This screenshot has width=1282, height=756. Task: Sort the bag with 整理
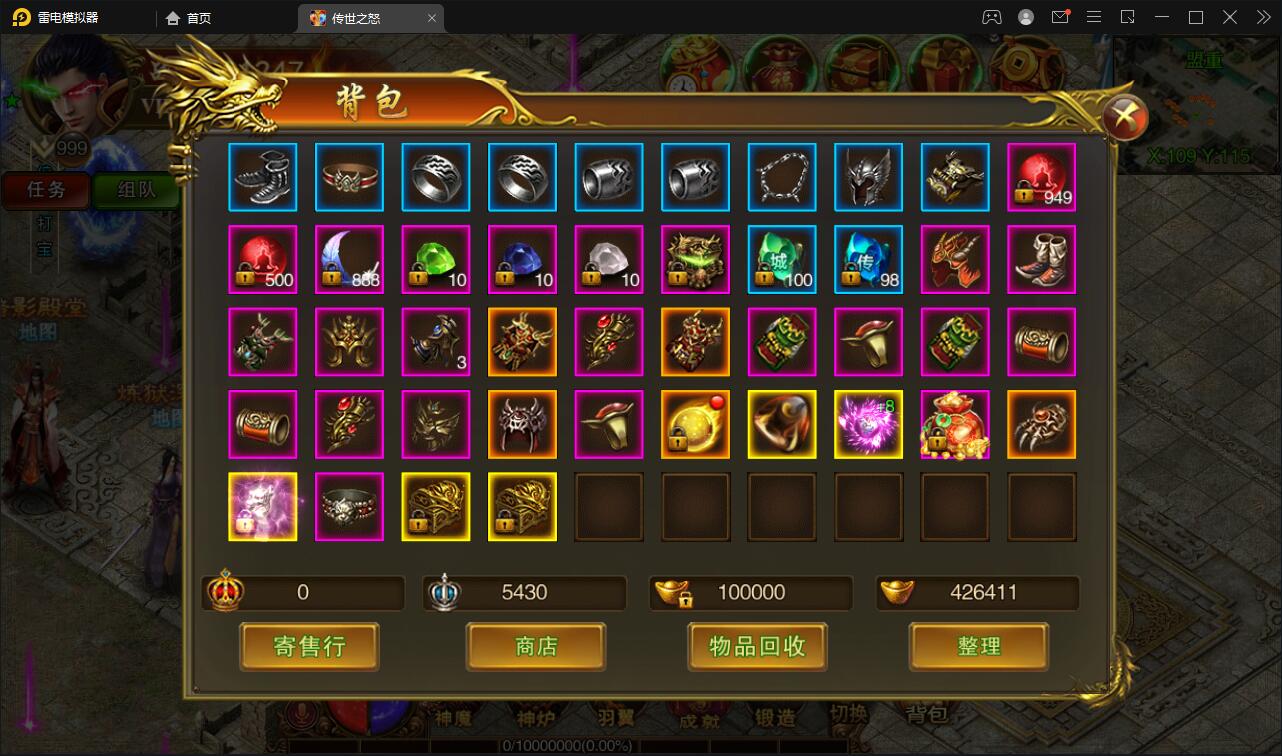[978, 646]
